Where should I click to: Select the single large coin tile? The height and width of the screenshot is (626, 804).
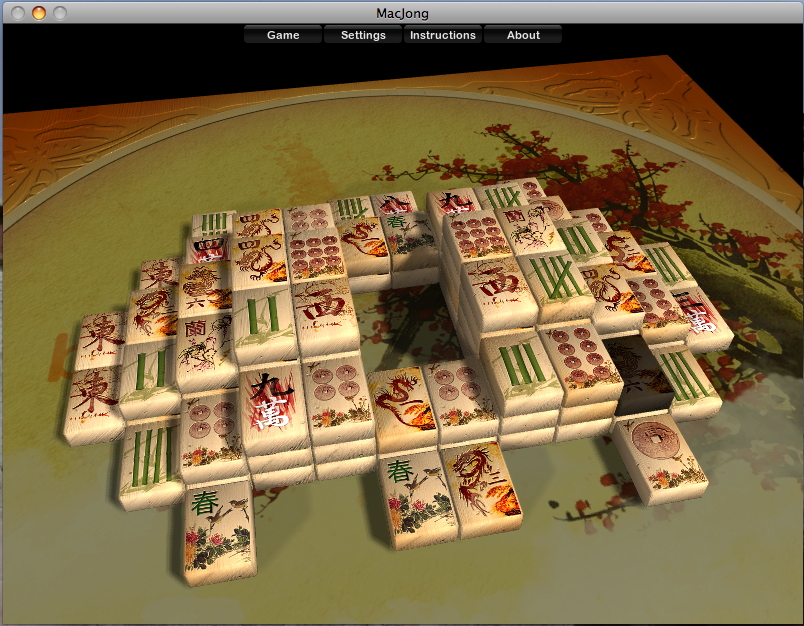658,448
